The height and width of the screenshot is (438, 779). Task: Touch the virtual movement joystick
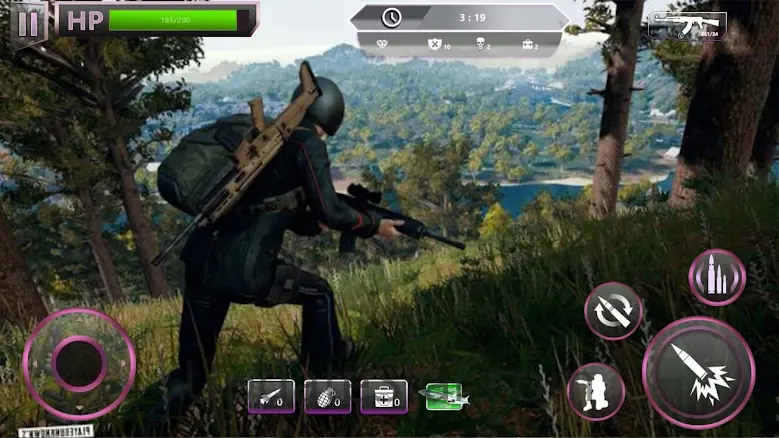79,363
